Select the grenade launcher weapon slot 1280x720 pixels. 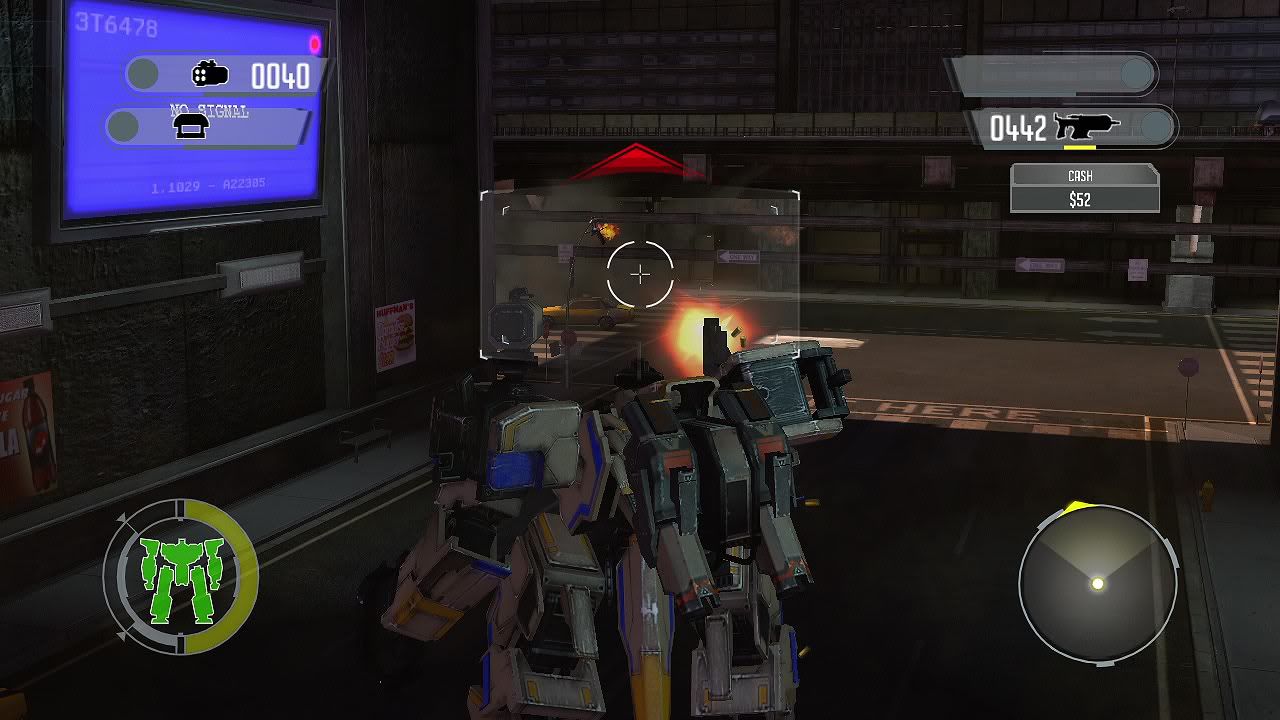click(228, 75)
